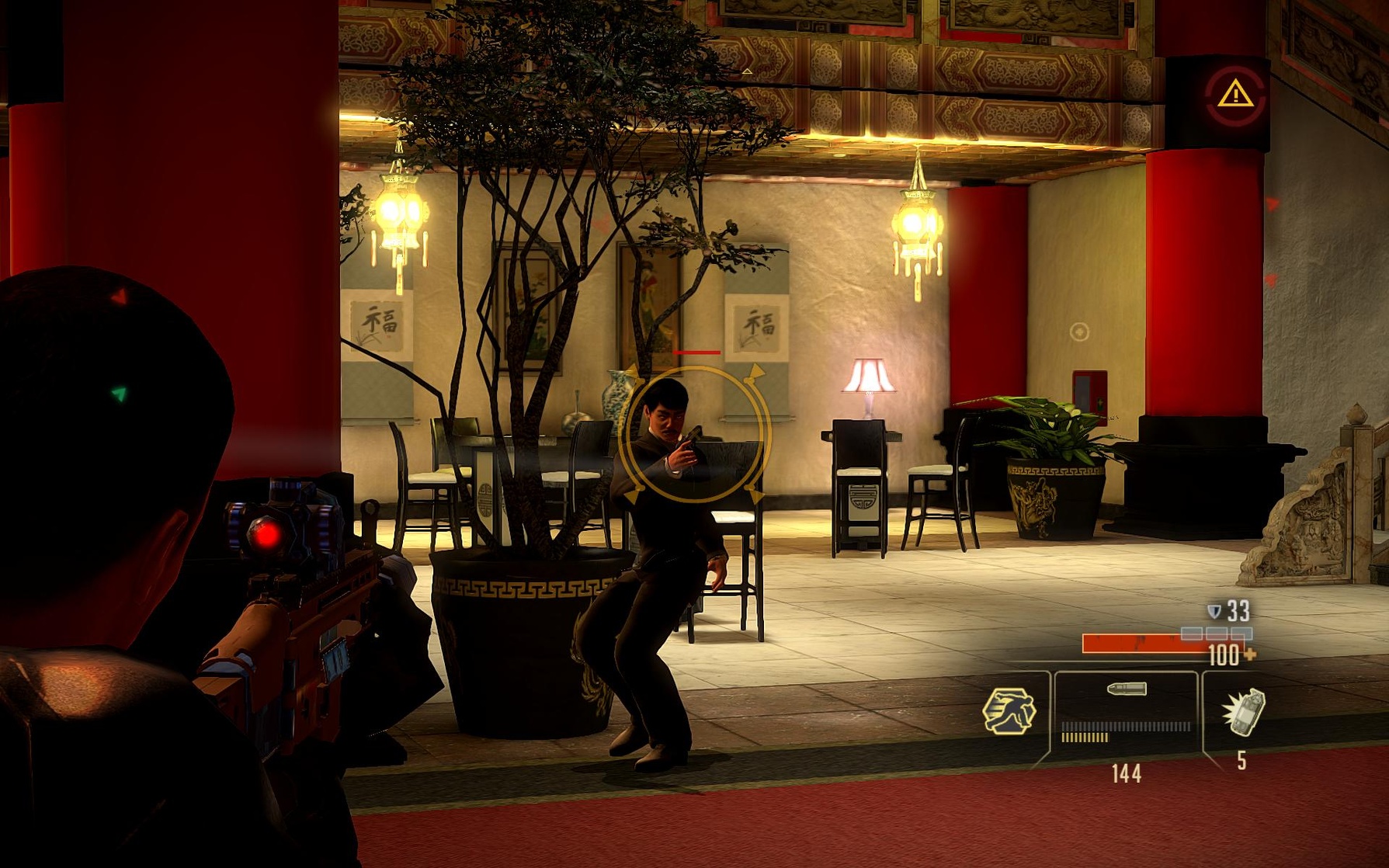
Task: Click the shield value 33 readout
Action: tap(1238, 610)
